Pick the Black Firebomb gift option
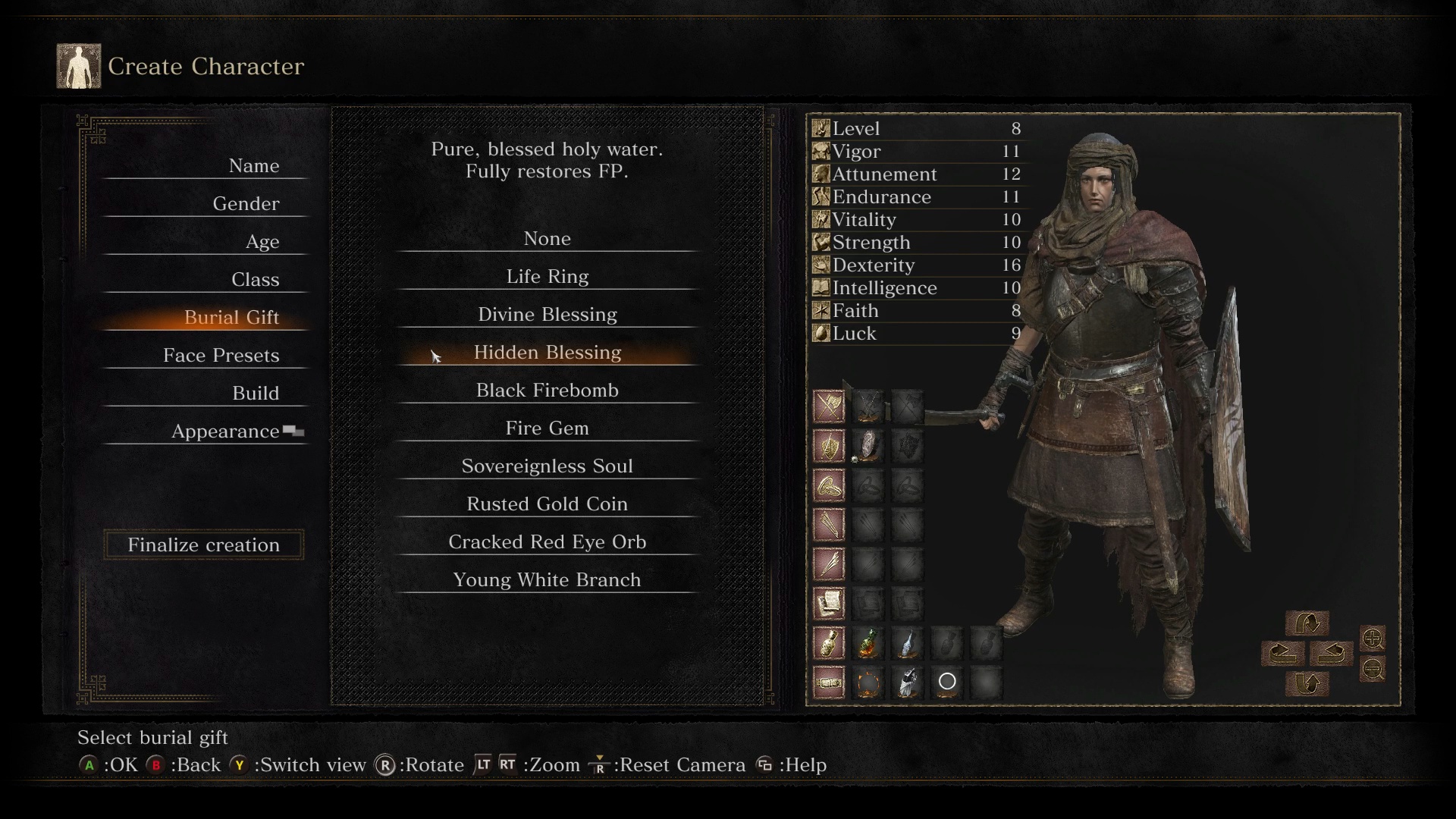 click(547, 390)
